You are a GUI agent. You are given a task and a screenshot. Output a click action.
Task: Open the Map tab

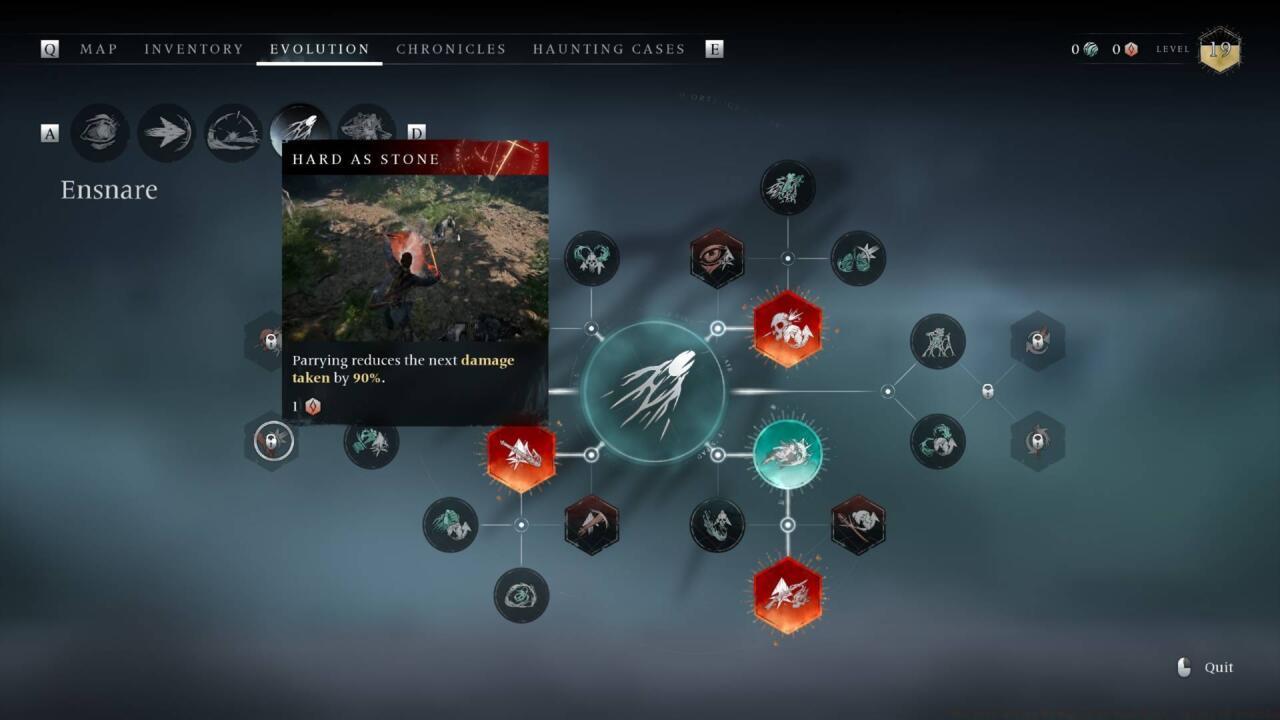[x=98, y=49]
